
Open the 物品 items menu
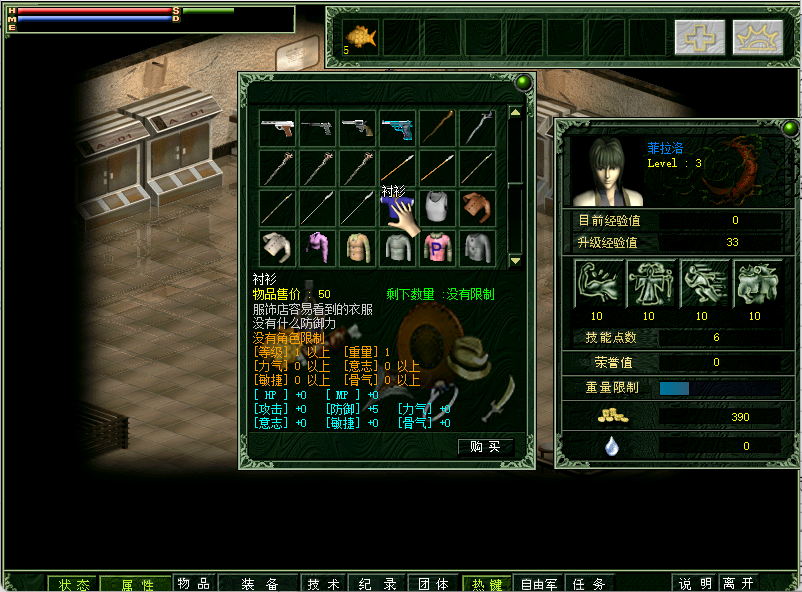coord(194,583)
